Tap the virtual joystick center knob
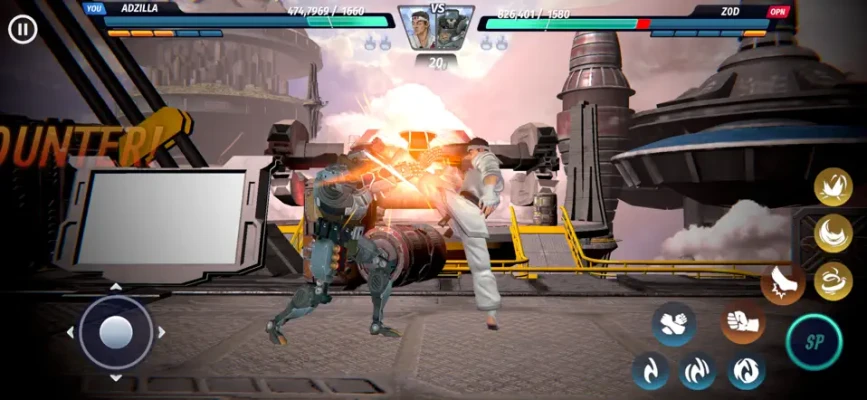The height and width of the screenshot is (400, 867). click(116, 332)
